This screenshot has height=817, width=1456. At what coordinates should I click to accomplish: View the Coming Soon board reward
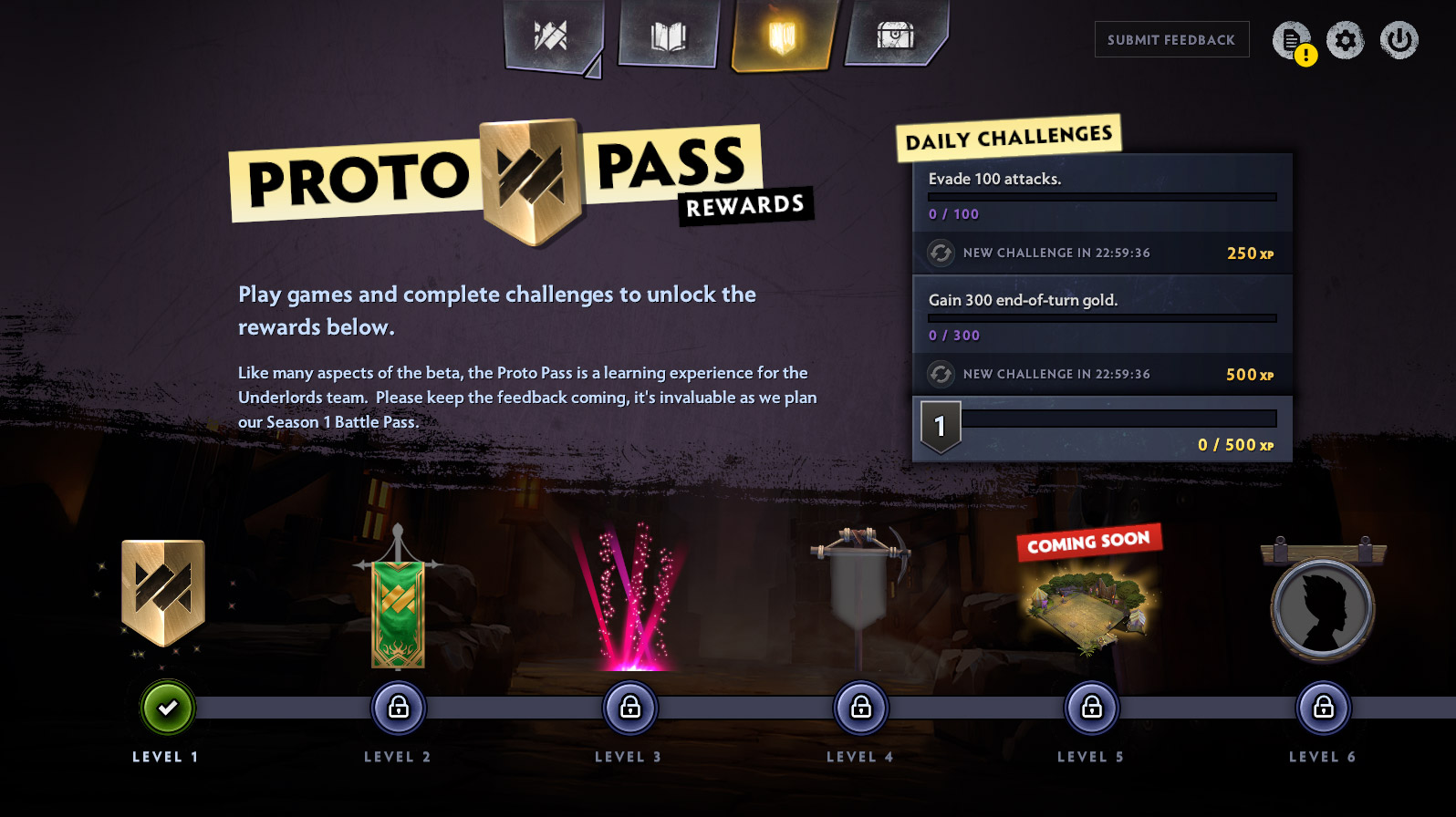(1088, 606)
